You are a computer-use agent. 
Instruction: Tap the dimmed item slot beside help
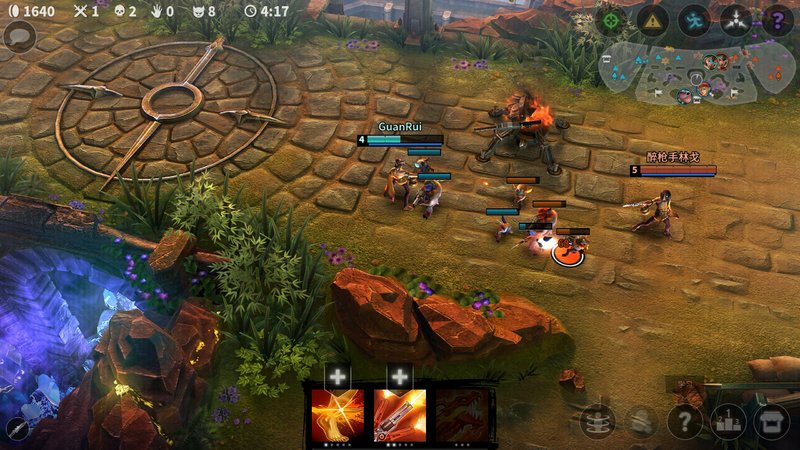click(x=641, y=422)
